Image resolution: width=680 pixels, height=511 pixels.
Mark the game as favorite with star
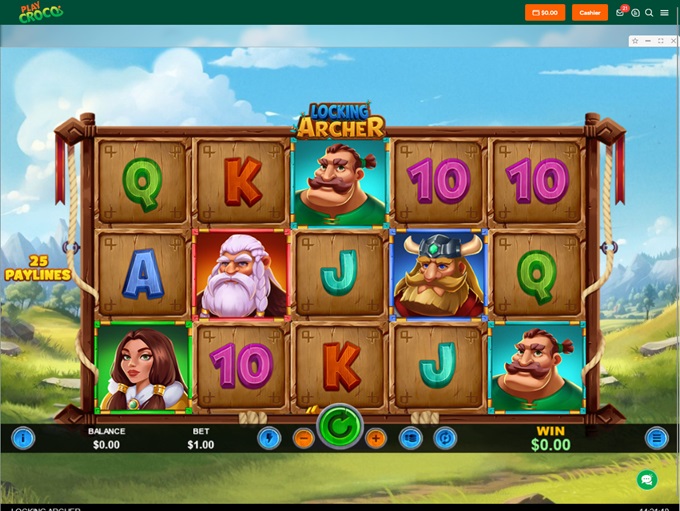point(635,41)
